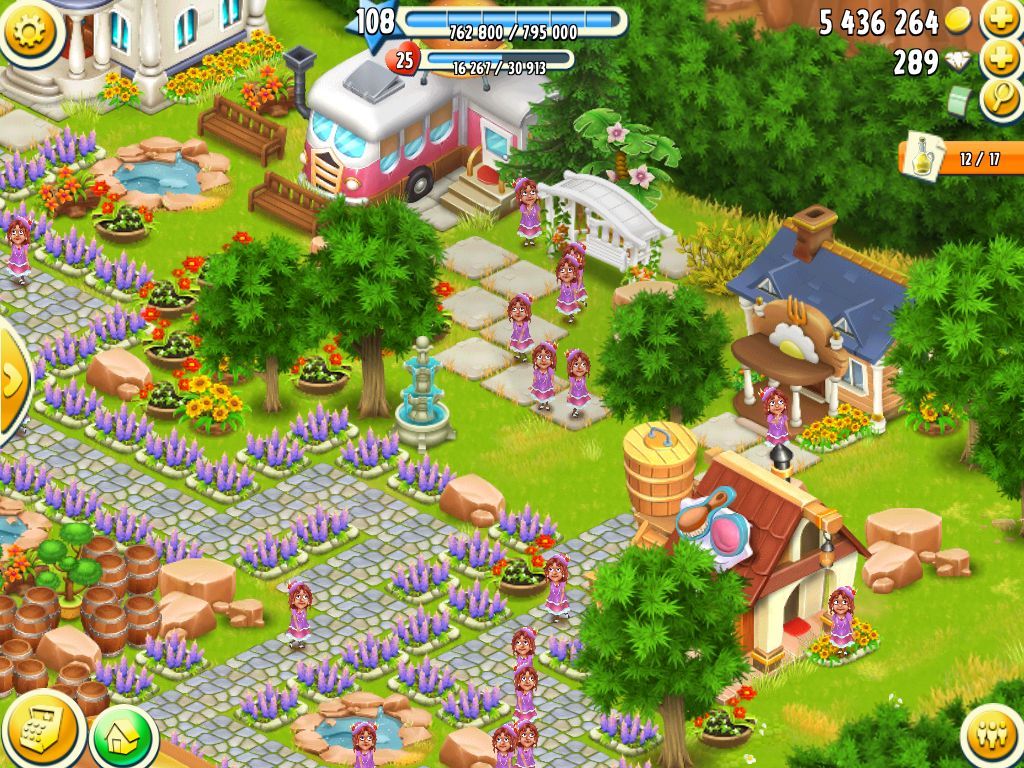Open the olive oil task banner
1024x768 pixels.
[960, 158]
